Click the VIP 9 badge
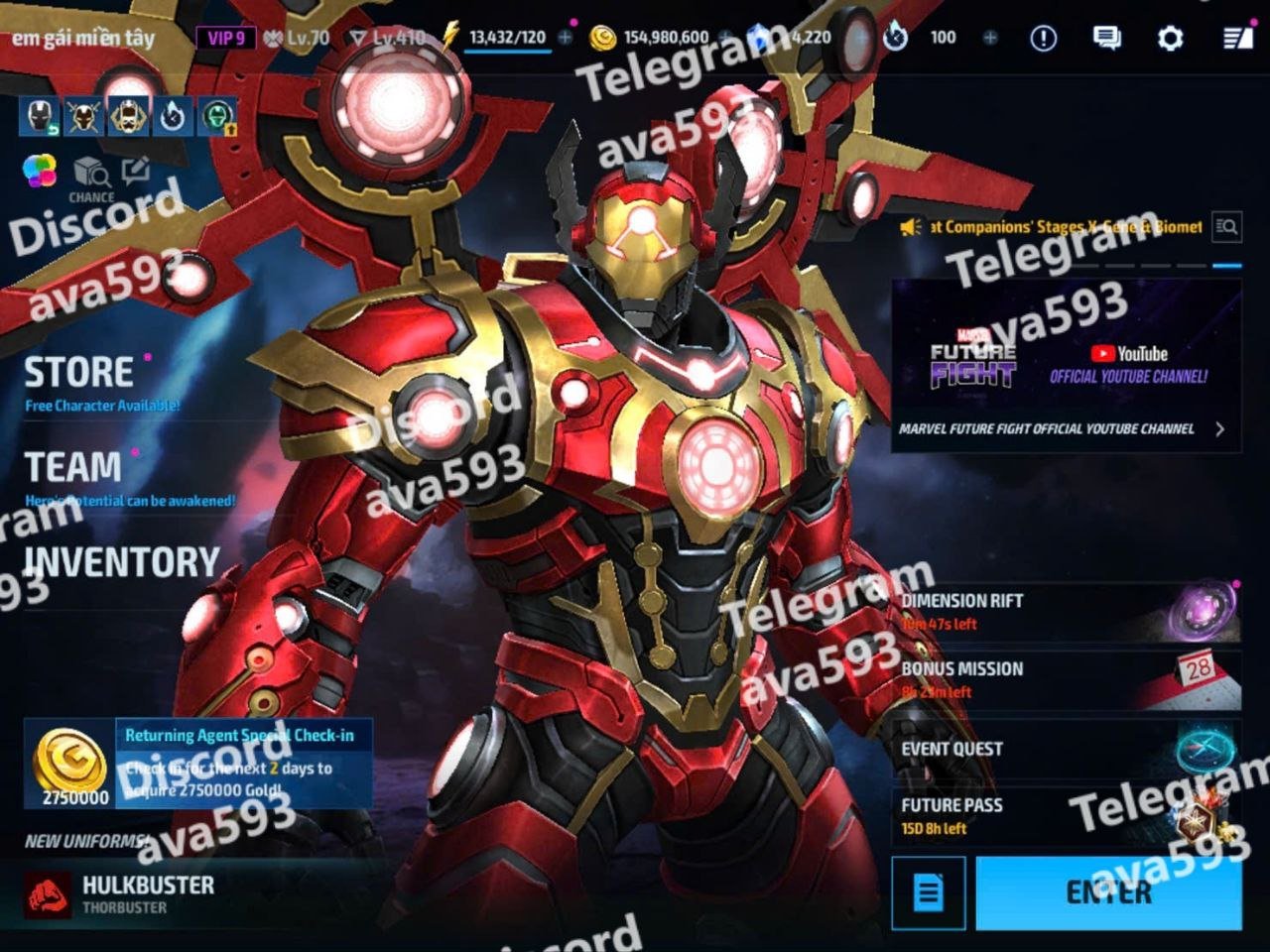The image size is (1270, 952). click(x=225, y=39)
